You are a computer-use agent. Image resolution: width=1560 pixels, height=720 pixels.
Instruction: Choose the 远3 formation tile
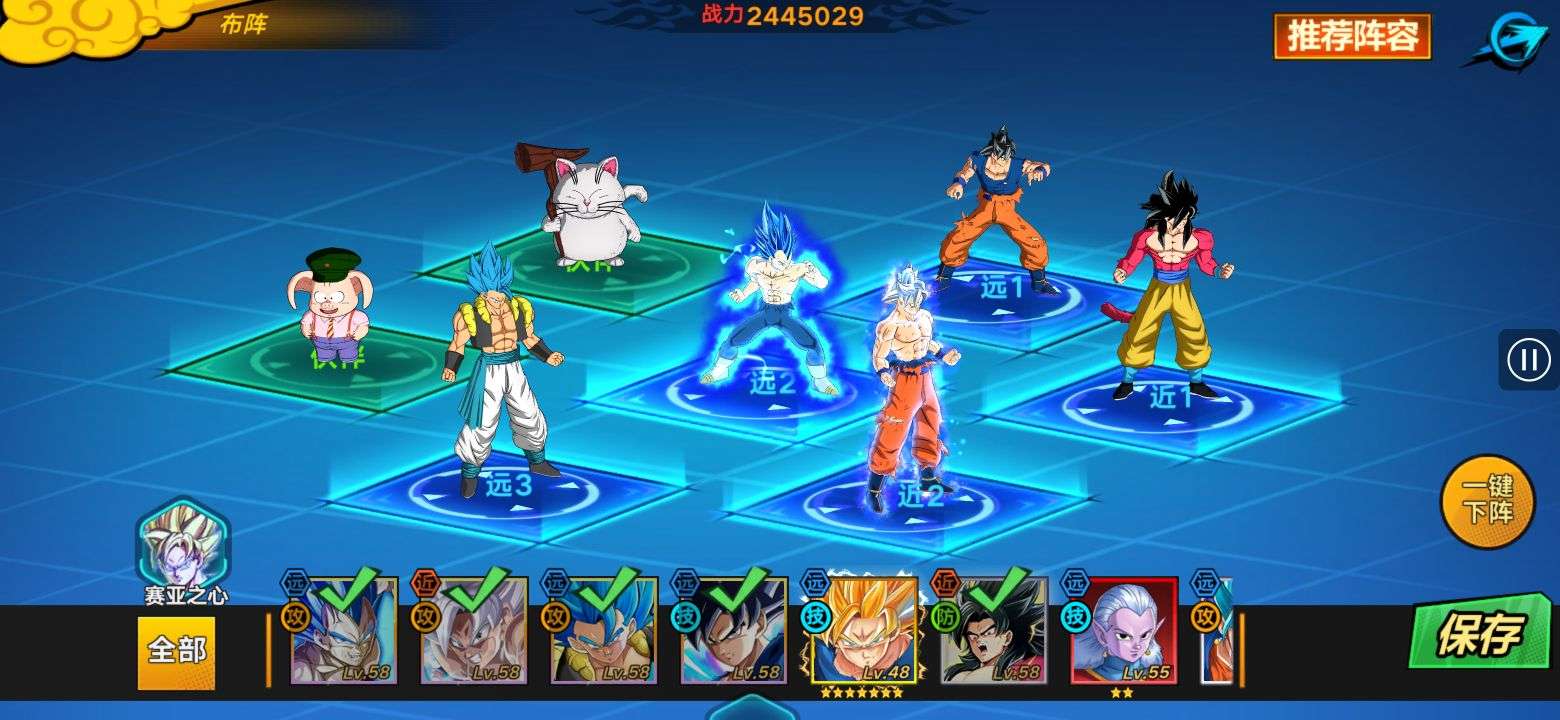(507, 488)
